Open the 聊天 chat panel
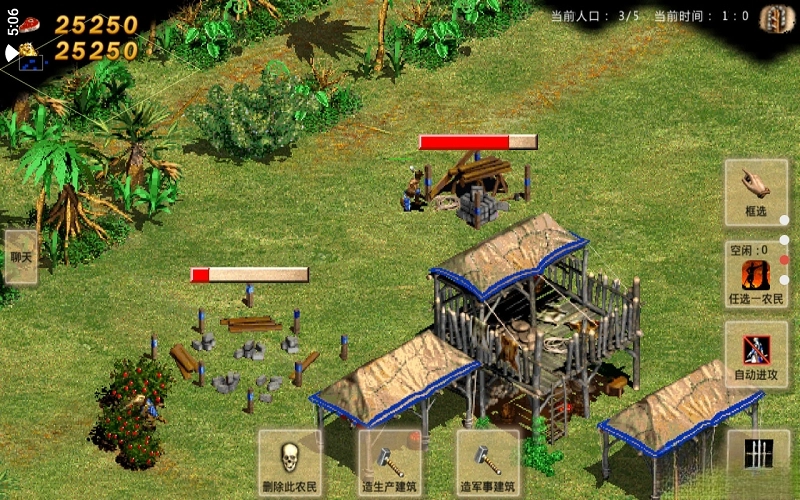This screenshot has height=500, width=800. click(20, 257)
